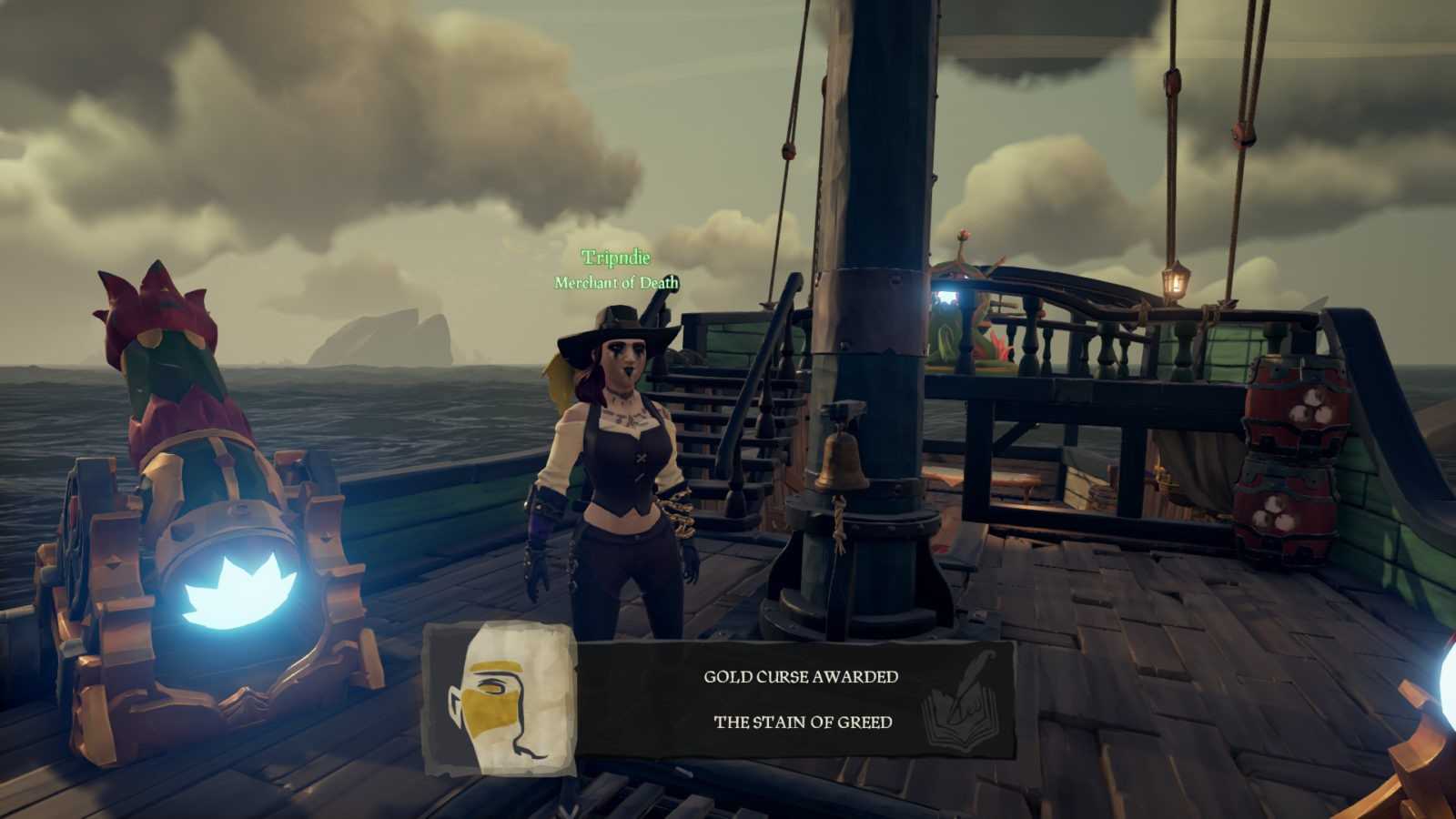Click the Gold Curse Awarded notification banner
Viewport: 1456px width, 819px height.
[x=801, y=699]
